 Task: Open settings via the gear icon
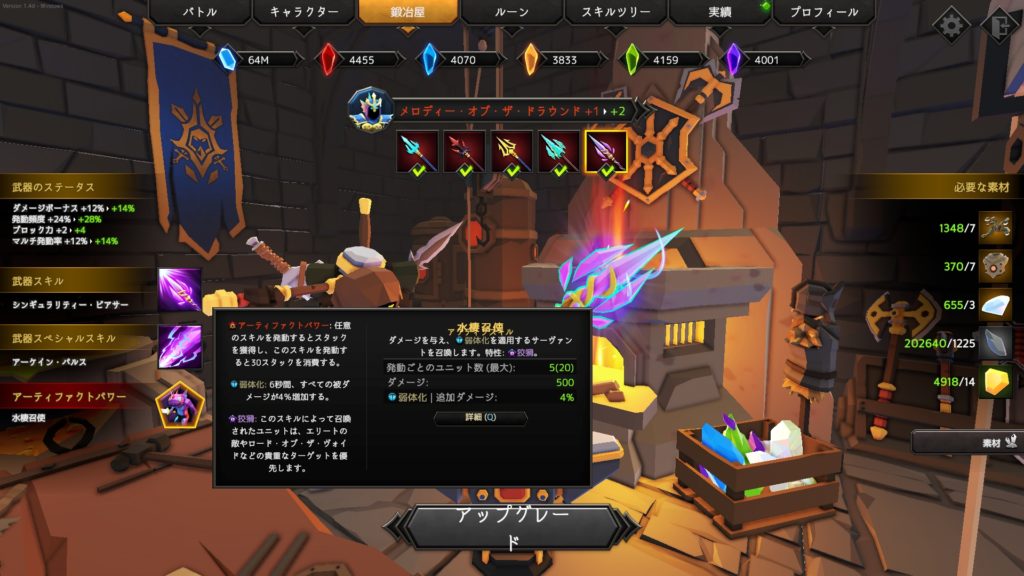[x=950, y=24]
